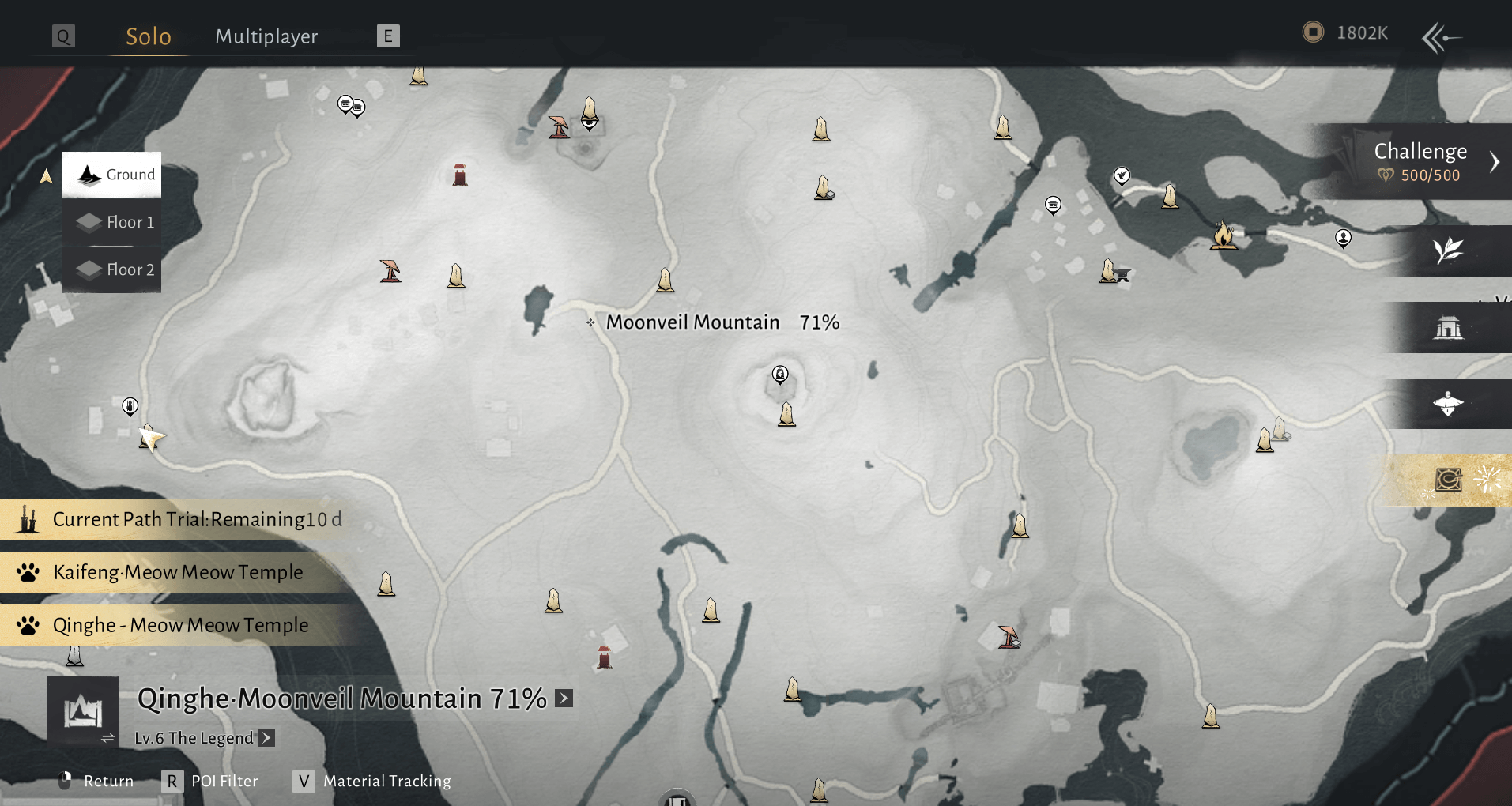Select the Solo tab
Image resolution: width=1512 pixels, height=806 pixels.
pyautogui.click(x=147, y=36)
